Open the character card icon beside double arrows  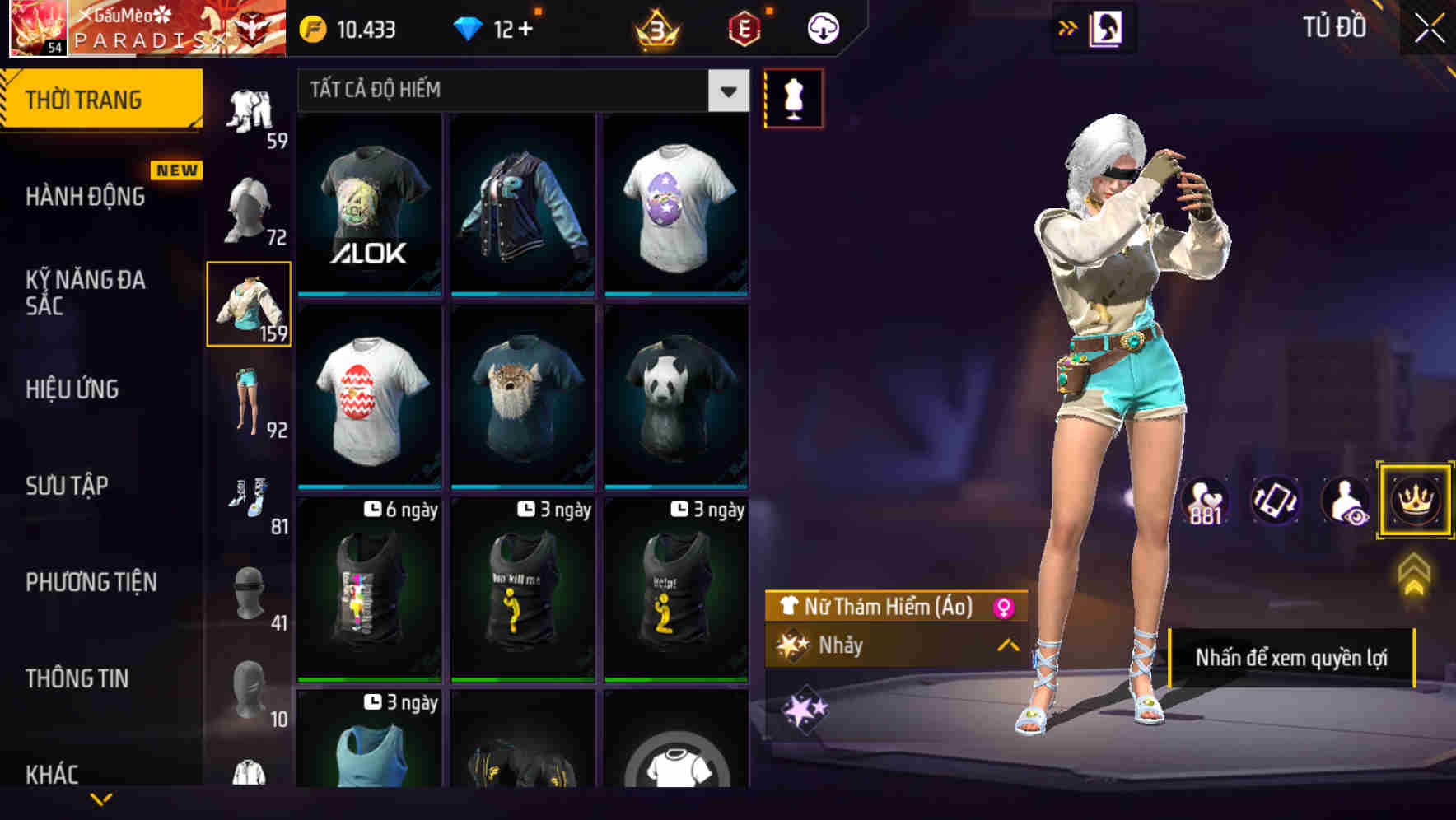click(x=1105, y=27)
